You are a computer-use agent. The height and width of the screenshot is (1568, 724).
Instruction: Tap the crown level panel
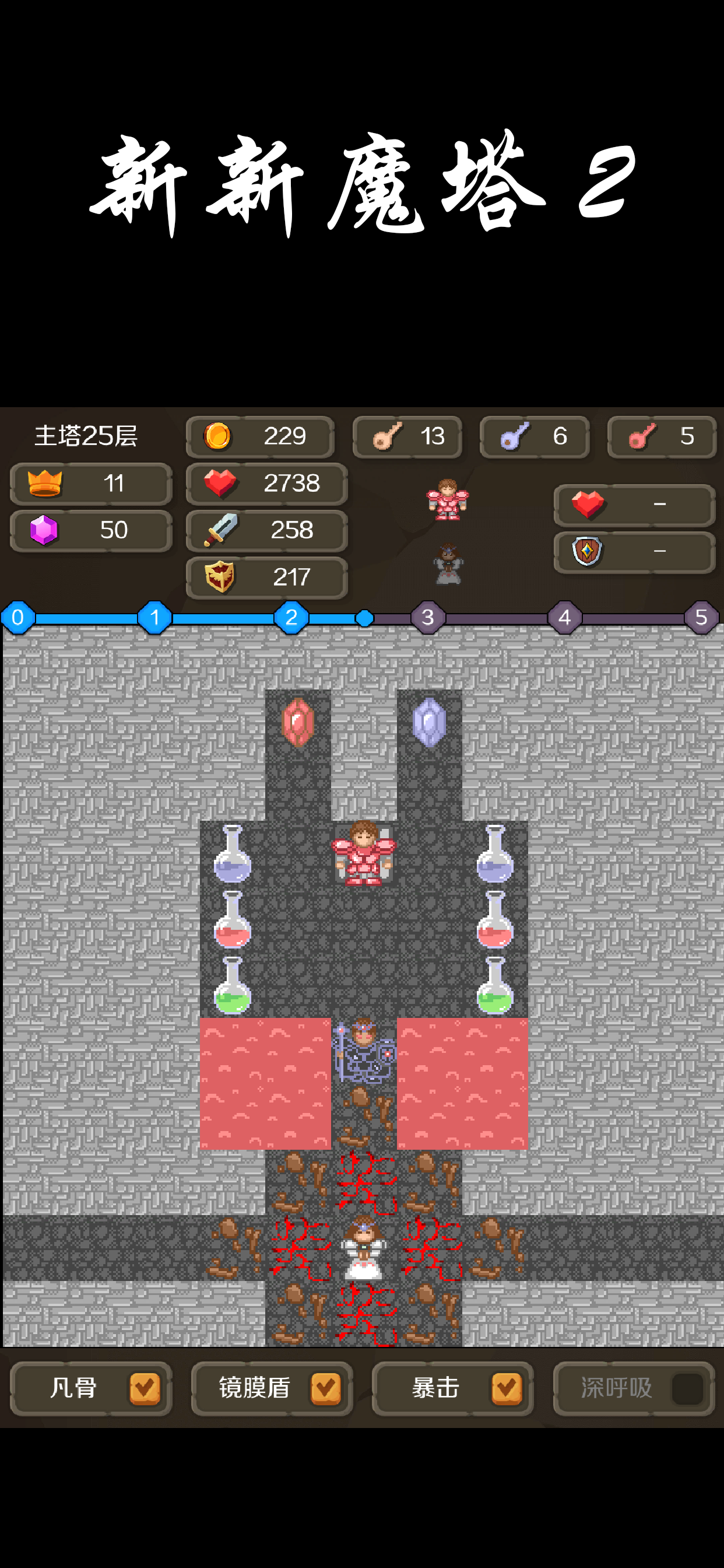(x=91, y=484)
